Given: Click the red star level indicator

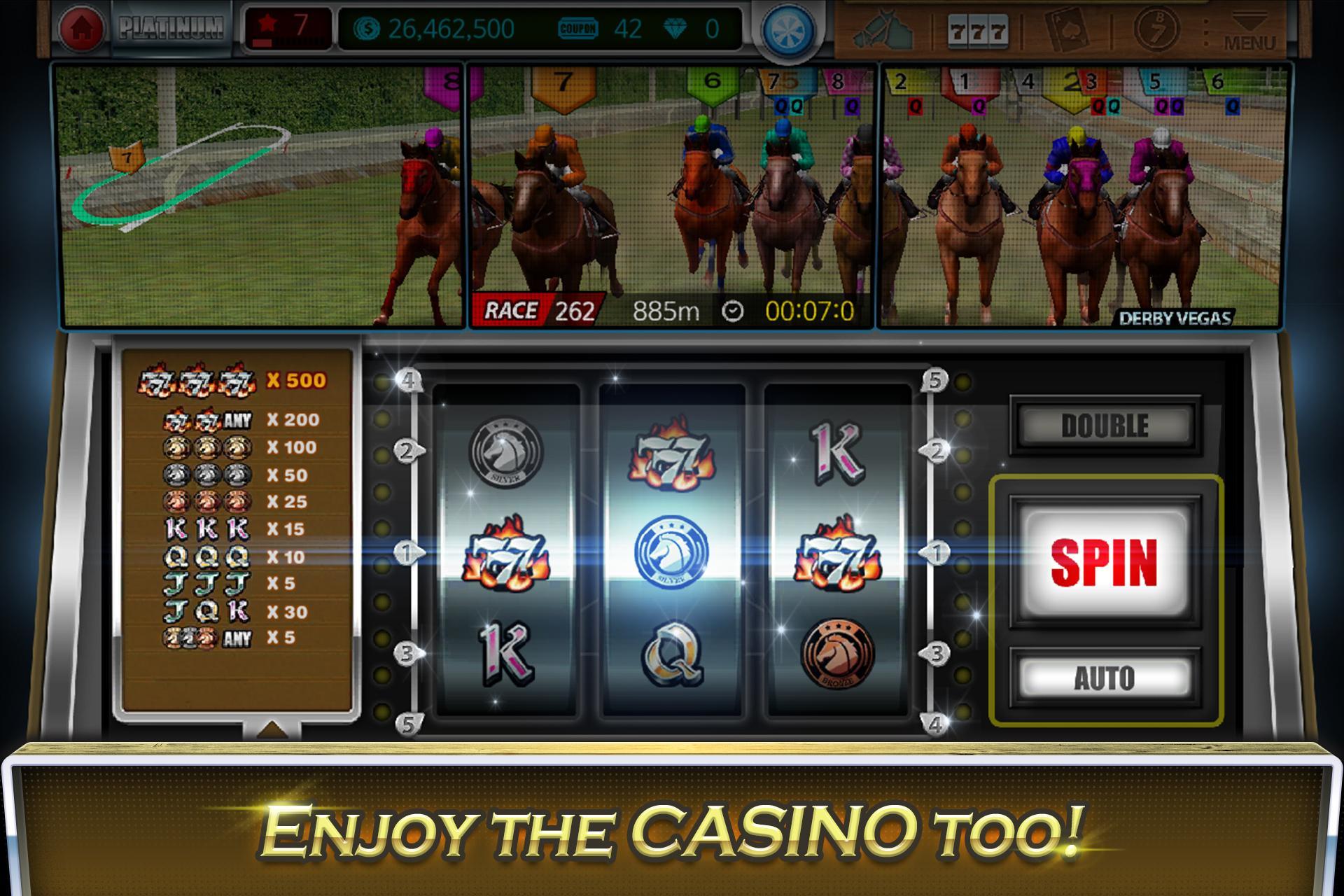Looking at the screenshot, I should click(x=267, y=23).
